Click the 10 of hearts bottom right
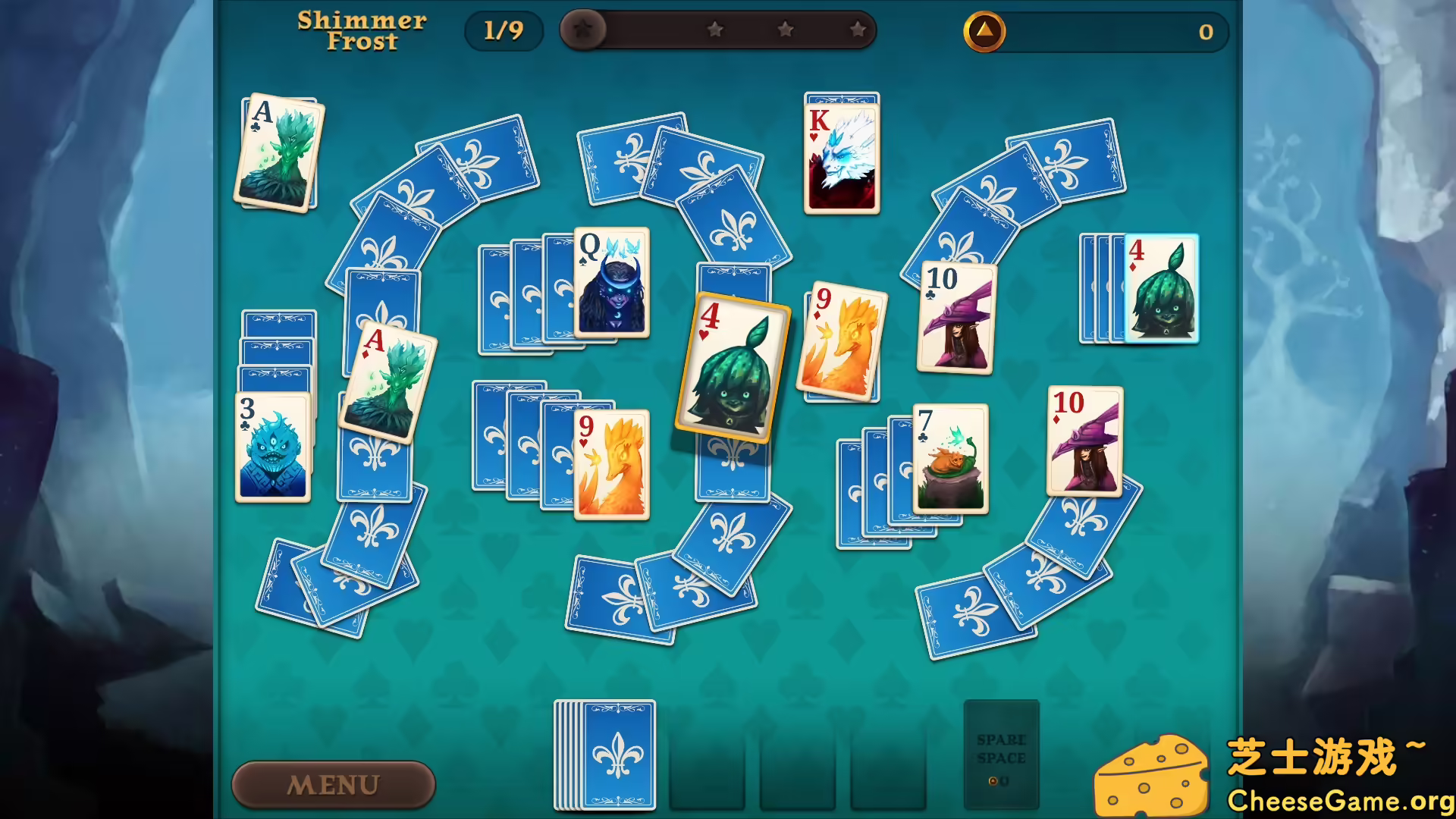This screenshot has height=819, width=1456. 1086,440
